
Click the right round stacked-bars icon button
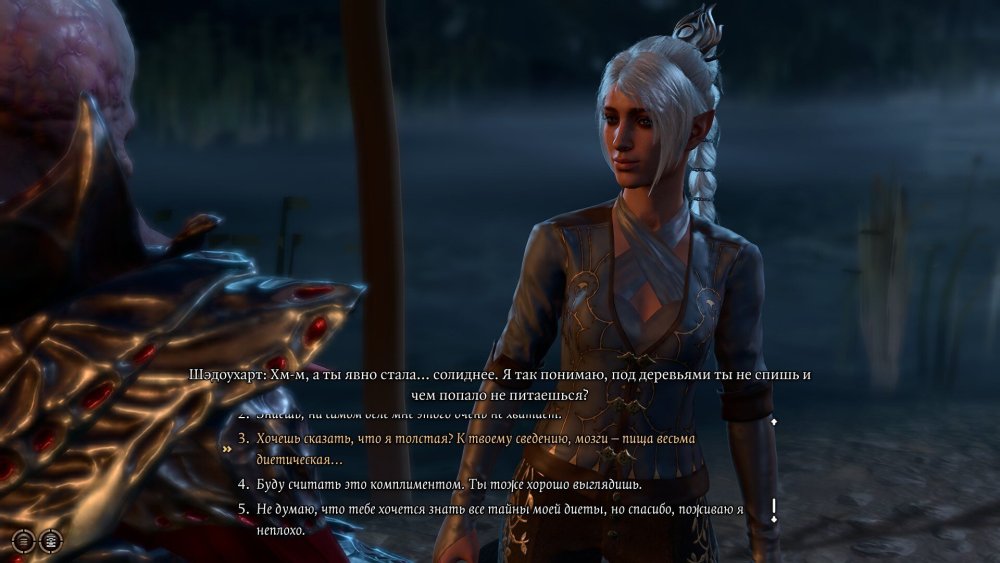point(50,540)
